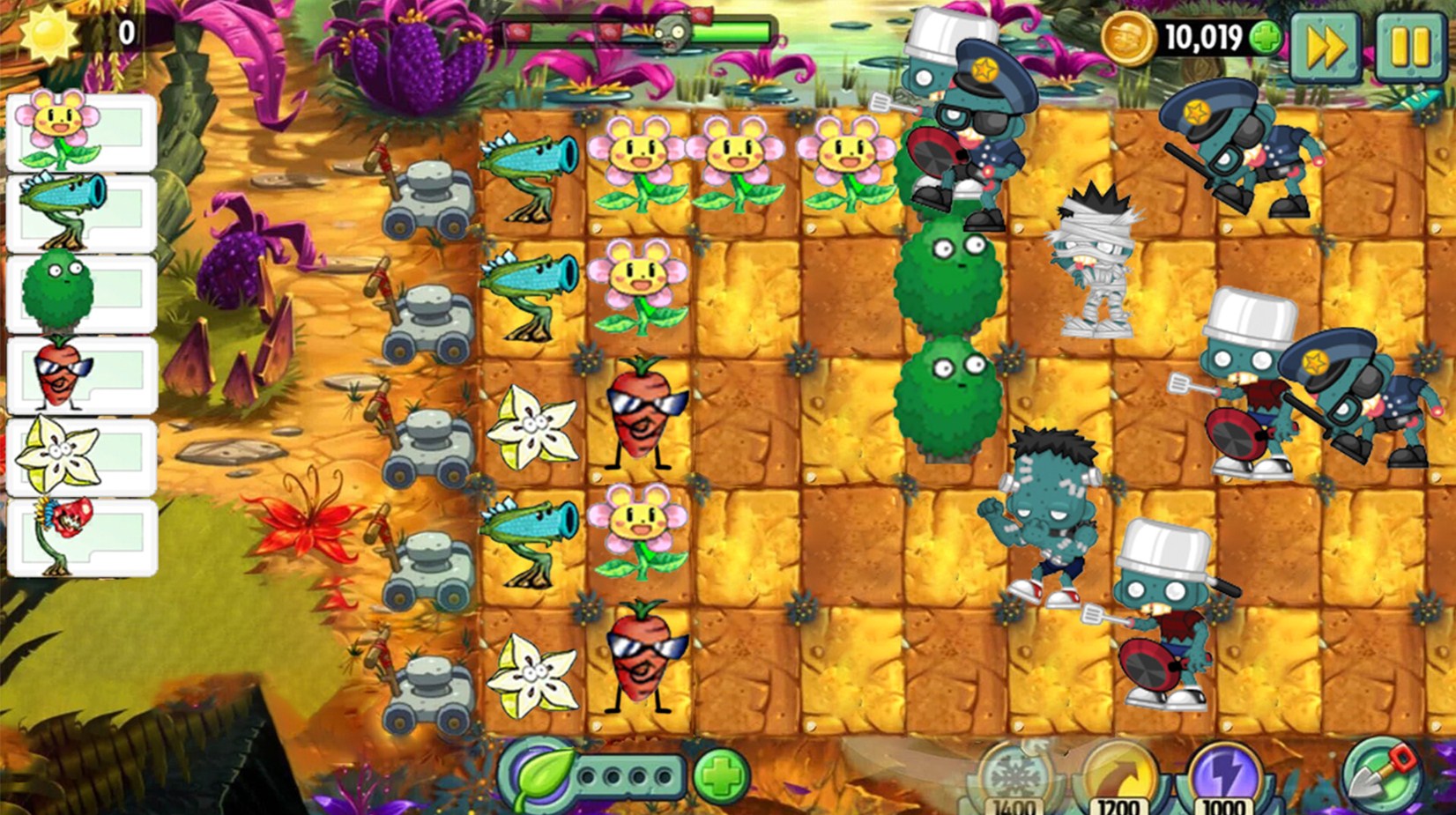The height and width of the screenshot is (815, 1456).
Task: Toggle the fast-forward speed button
Action: click(x=1326, y=47)
